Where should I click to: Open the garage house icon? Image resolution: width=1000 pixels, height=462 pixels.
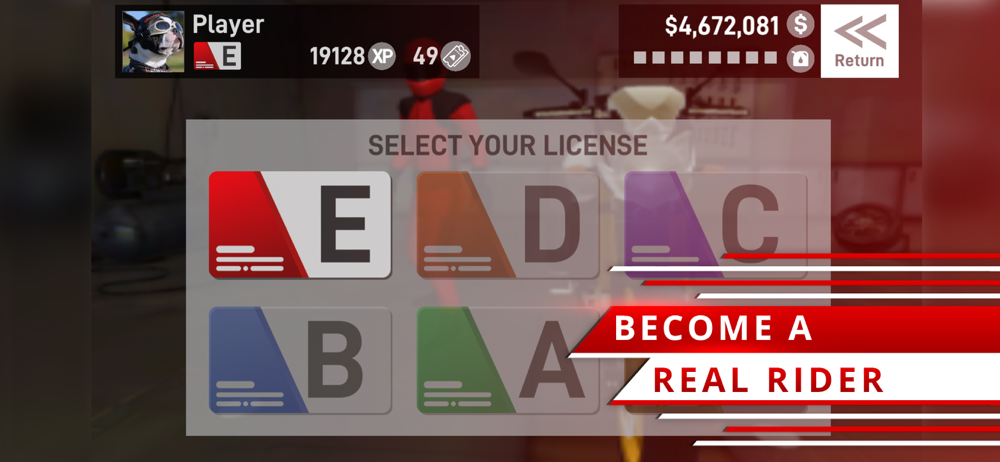[800, 58]
